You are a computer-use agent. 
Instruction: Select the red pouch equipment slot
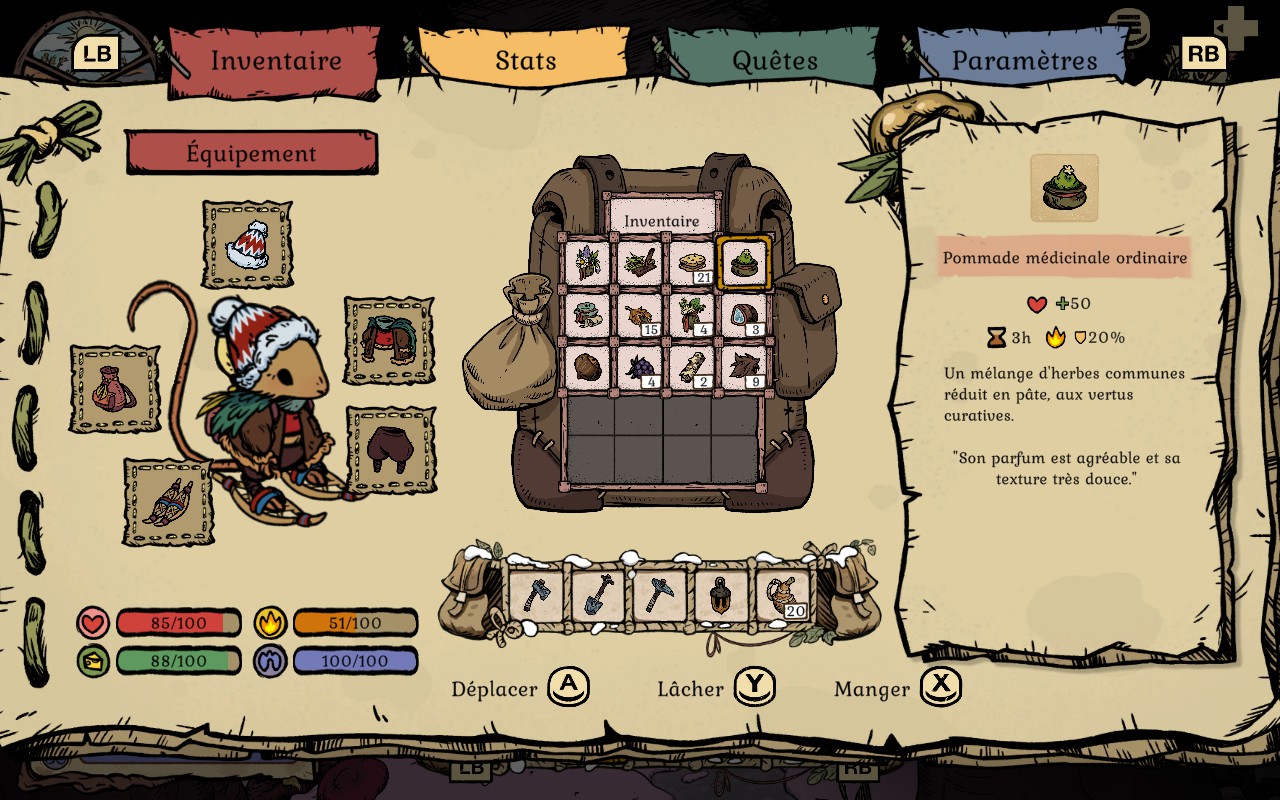[114, 389]
